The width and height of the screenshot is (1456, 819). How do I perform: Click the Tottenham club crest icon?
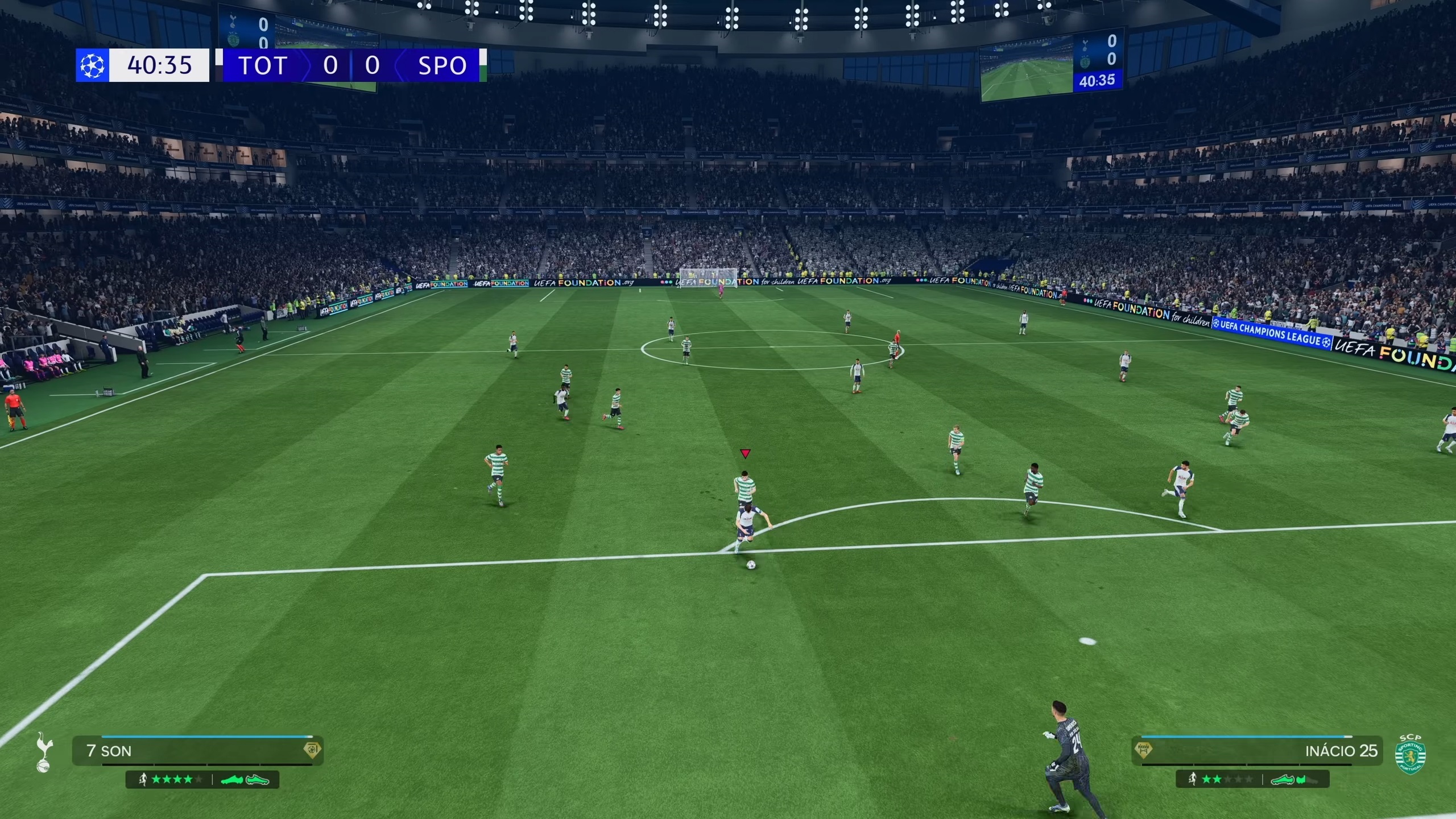(x=43, y=752)
